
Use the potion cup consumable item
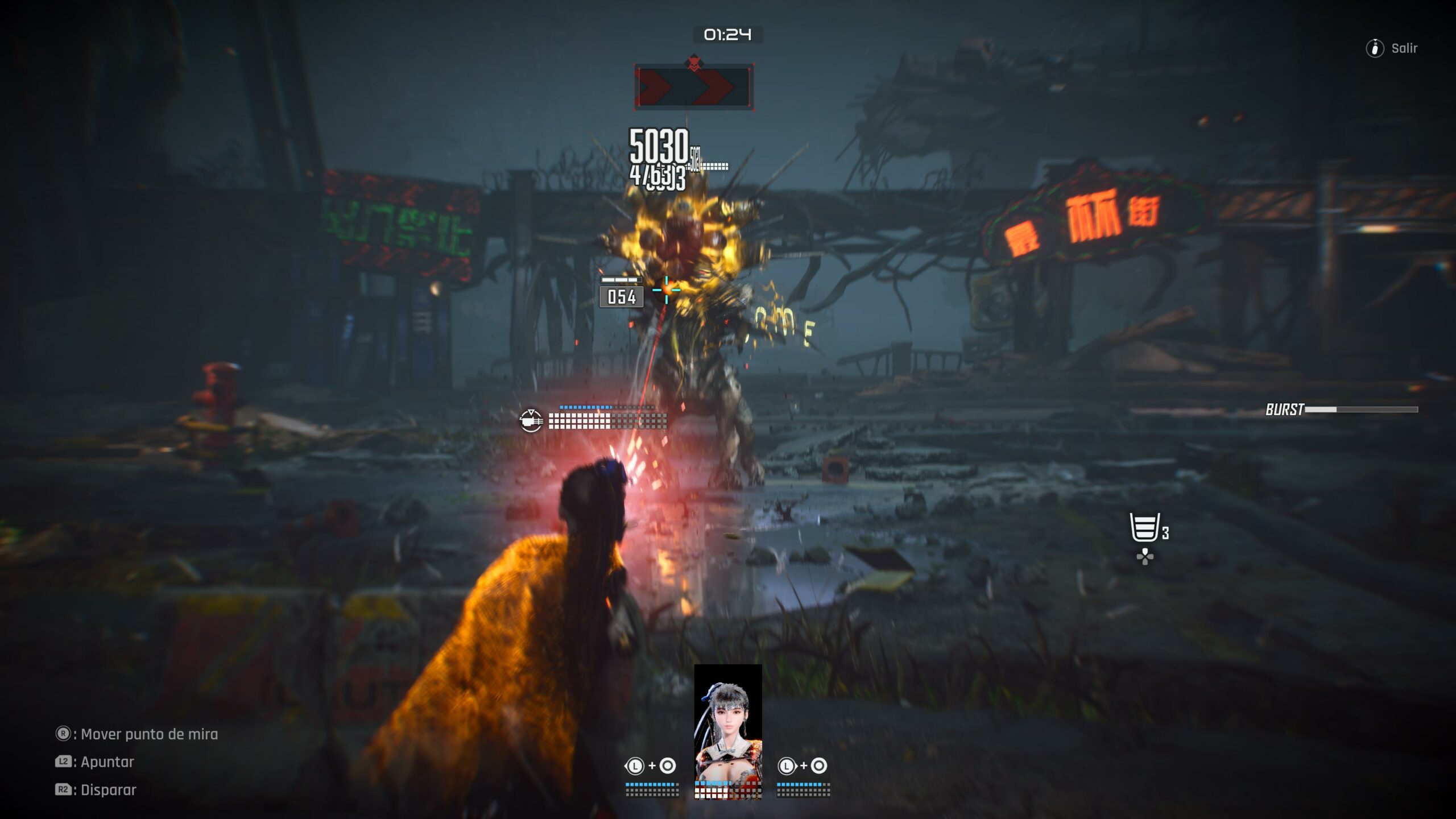click(1144, 528)
